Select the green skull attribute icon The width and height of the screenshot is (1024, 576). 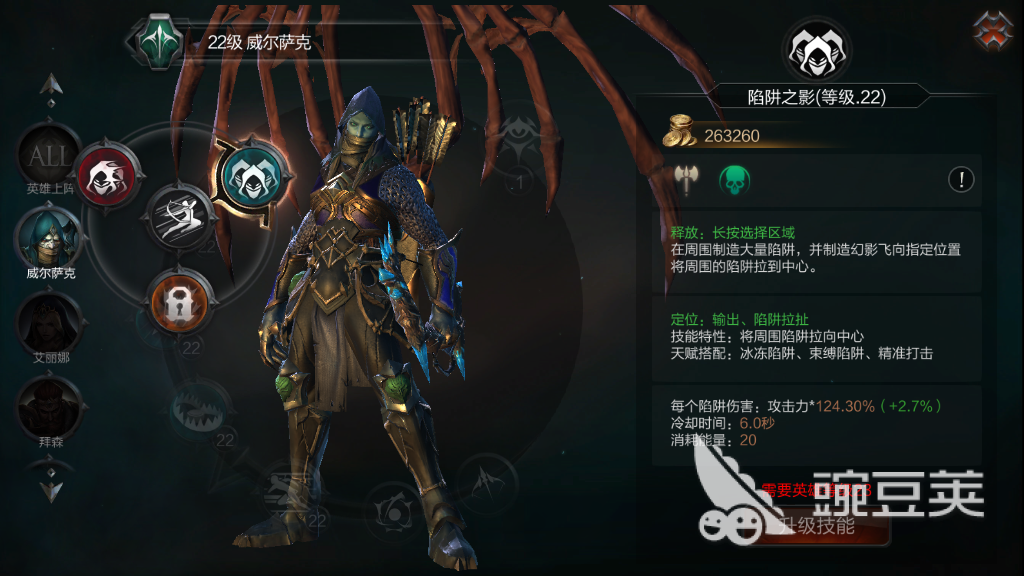pos(734,180)
